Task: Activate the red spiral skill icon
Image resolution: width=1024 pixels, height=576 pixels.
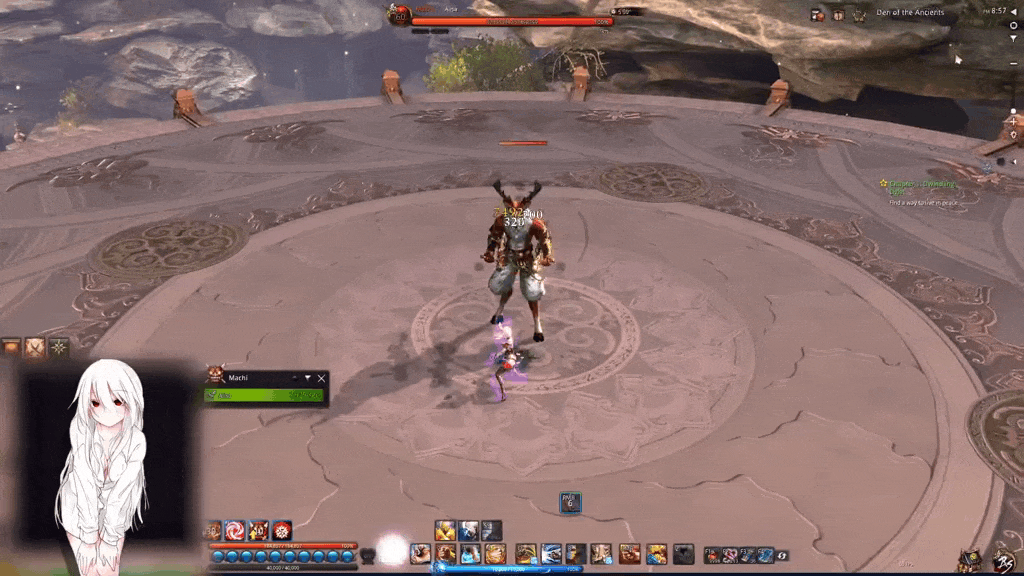Action: click(235, 530)
